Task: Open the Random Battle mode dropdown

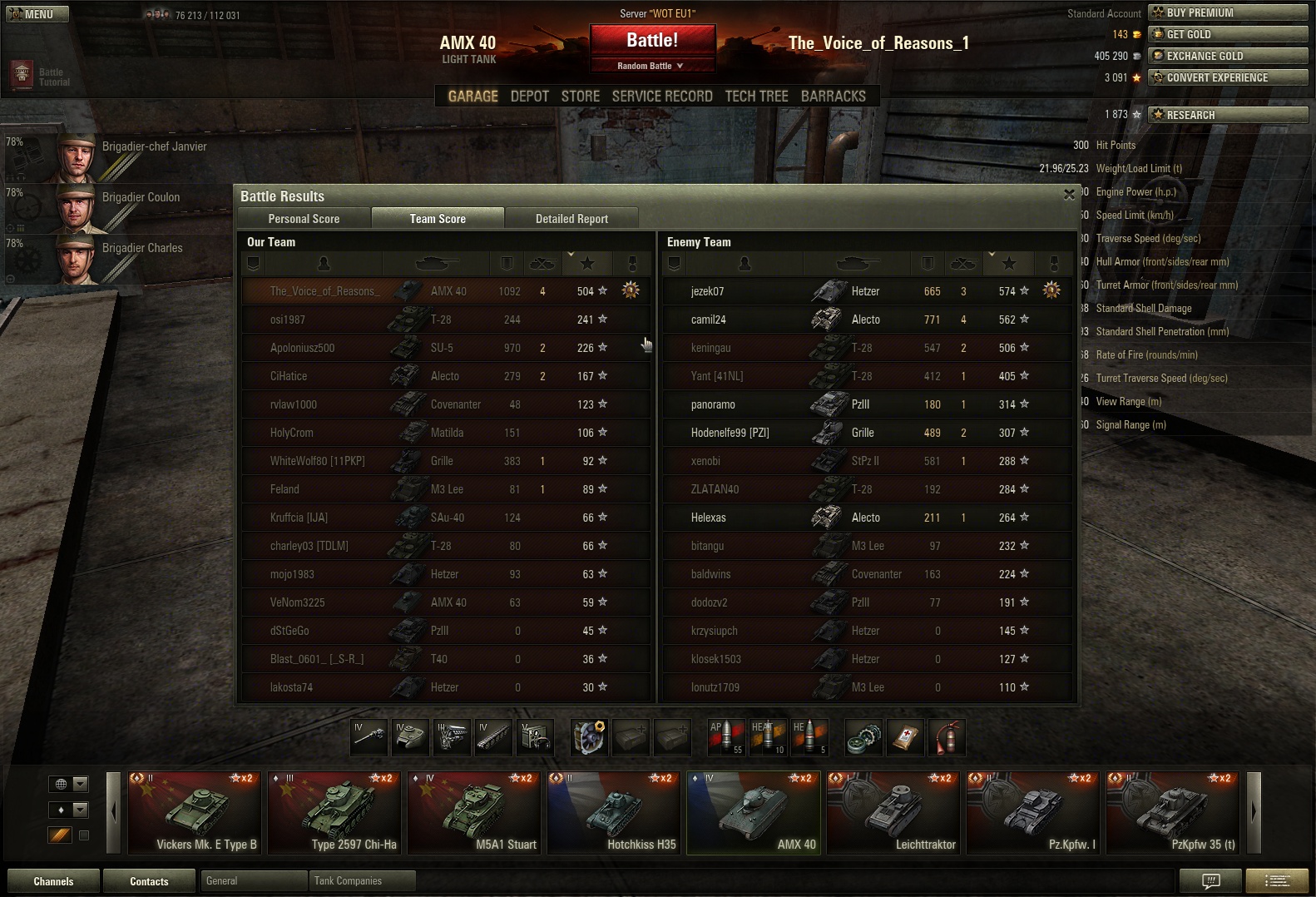Action: (x=652, y=66)
